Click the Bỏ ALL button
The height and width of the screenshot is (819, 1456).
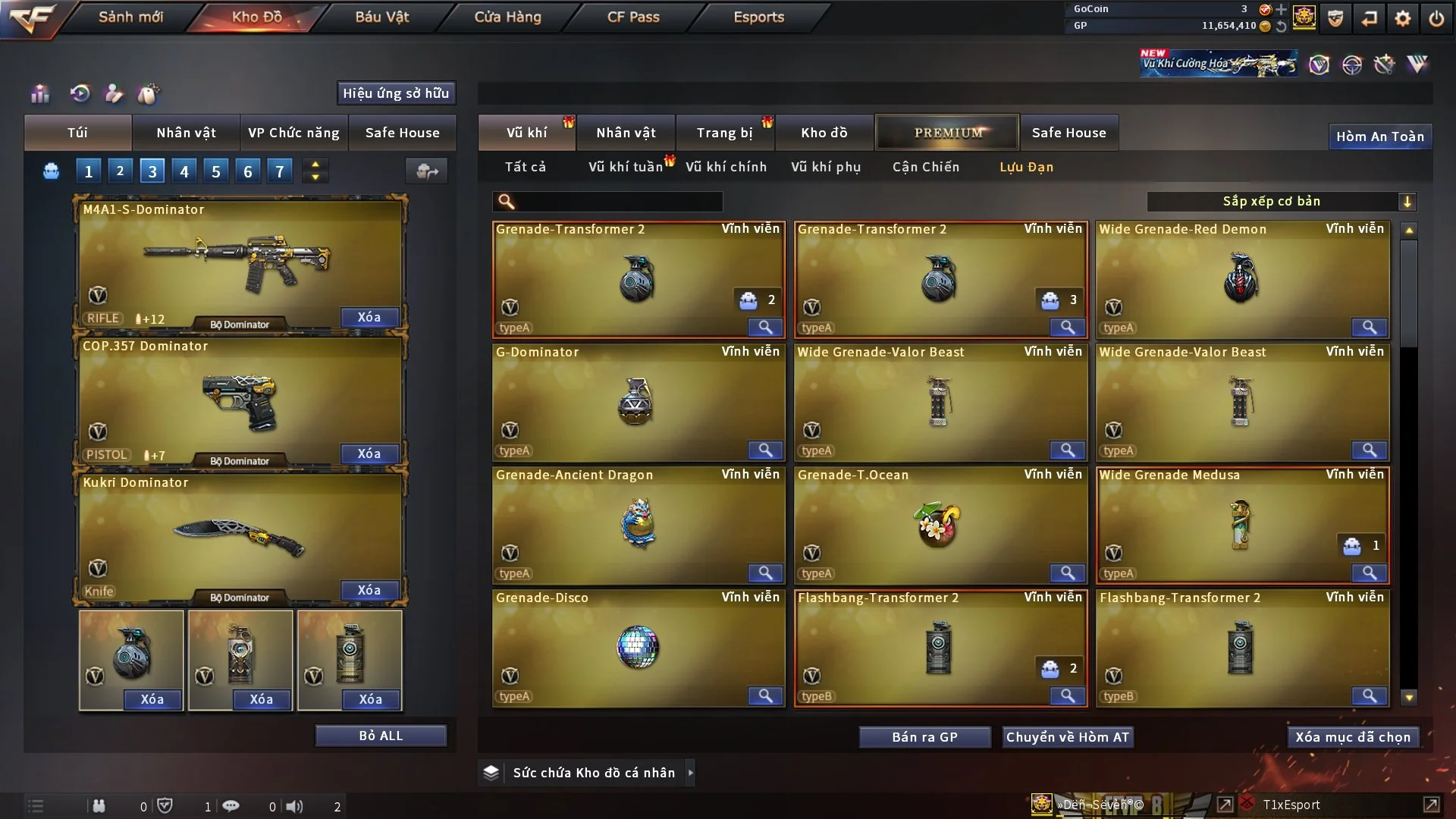(381, 736)
